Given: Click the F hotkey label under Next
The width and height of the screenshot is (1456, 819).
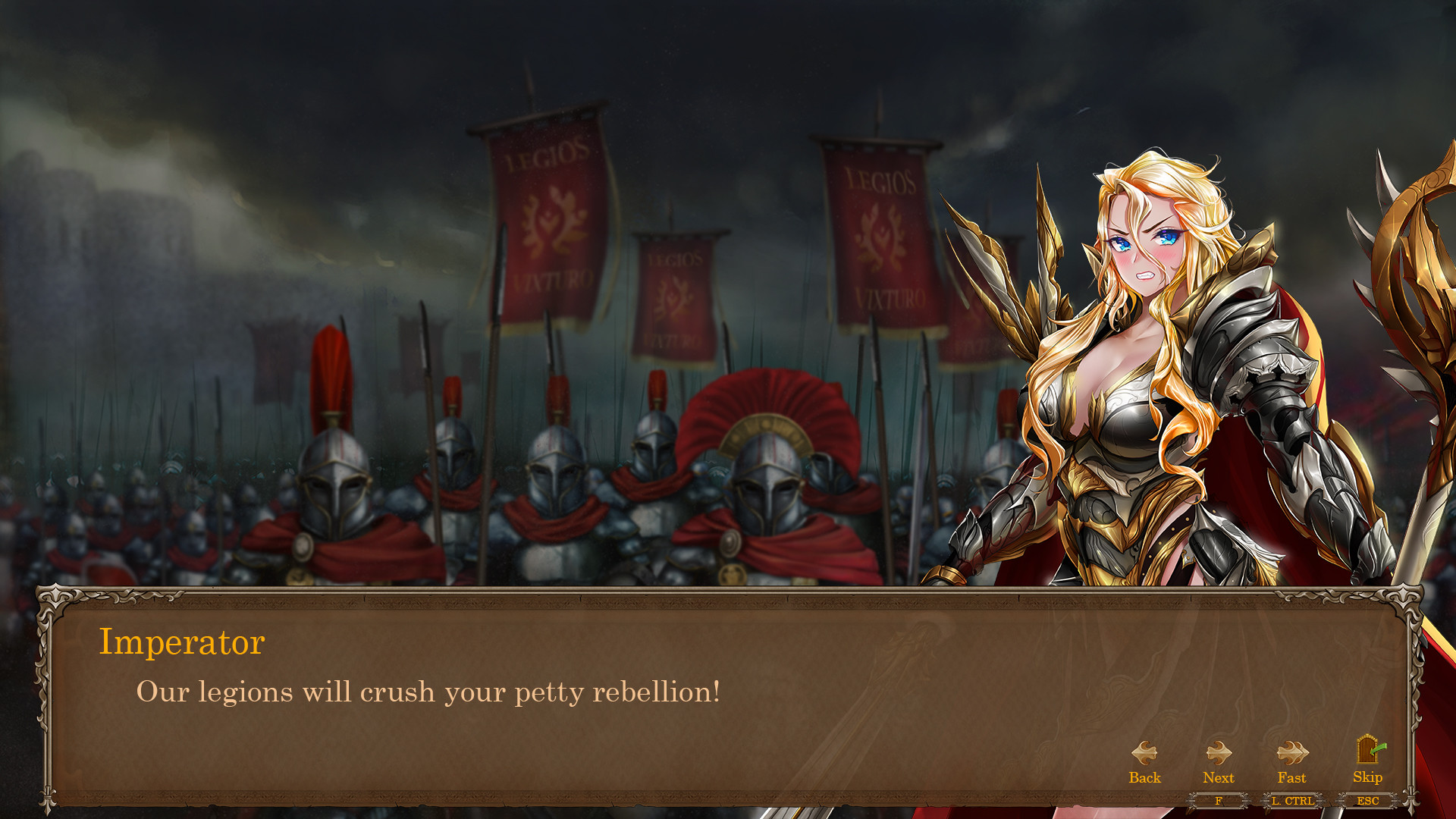Looking at the screenshot, I should (1219, 801).
